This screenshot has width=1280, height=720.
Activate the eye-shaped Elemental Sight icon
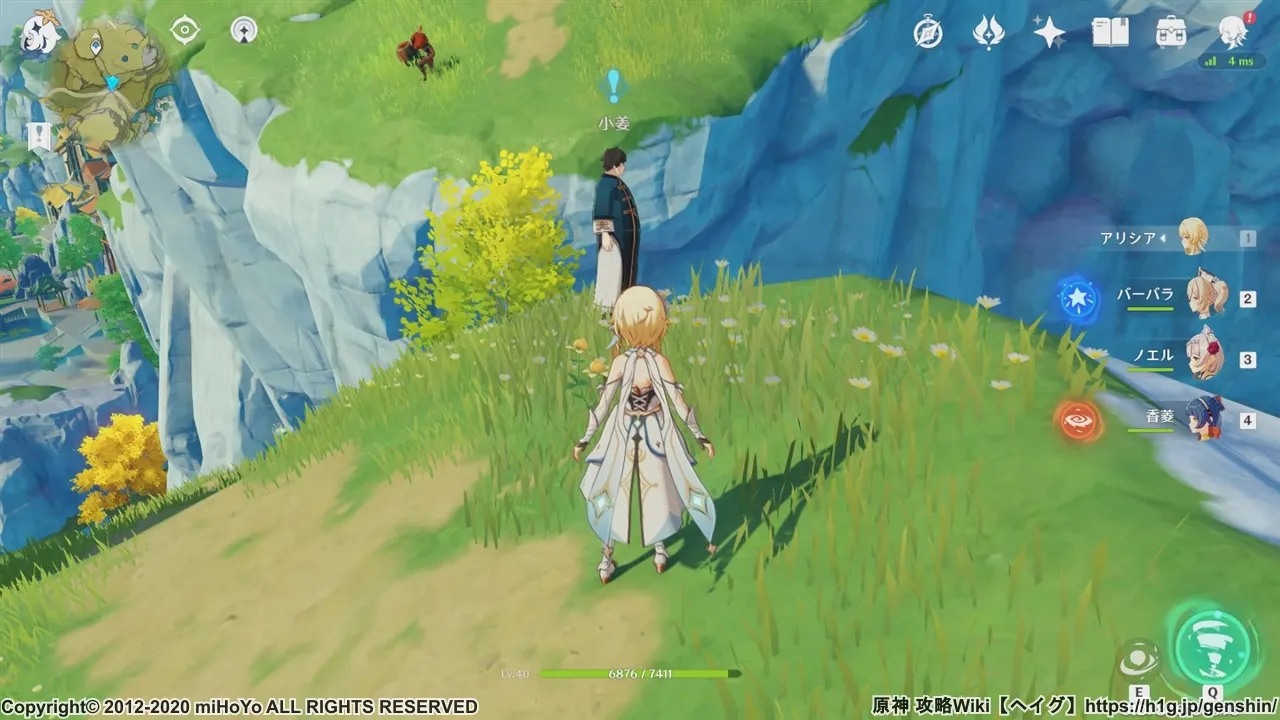(185, 30)
